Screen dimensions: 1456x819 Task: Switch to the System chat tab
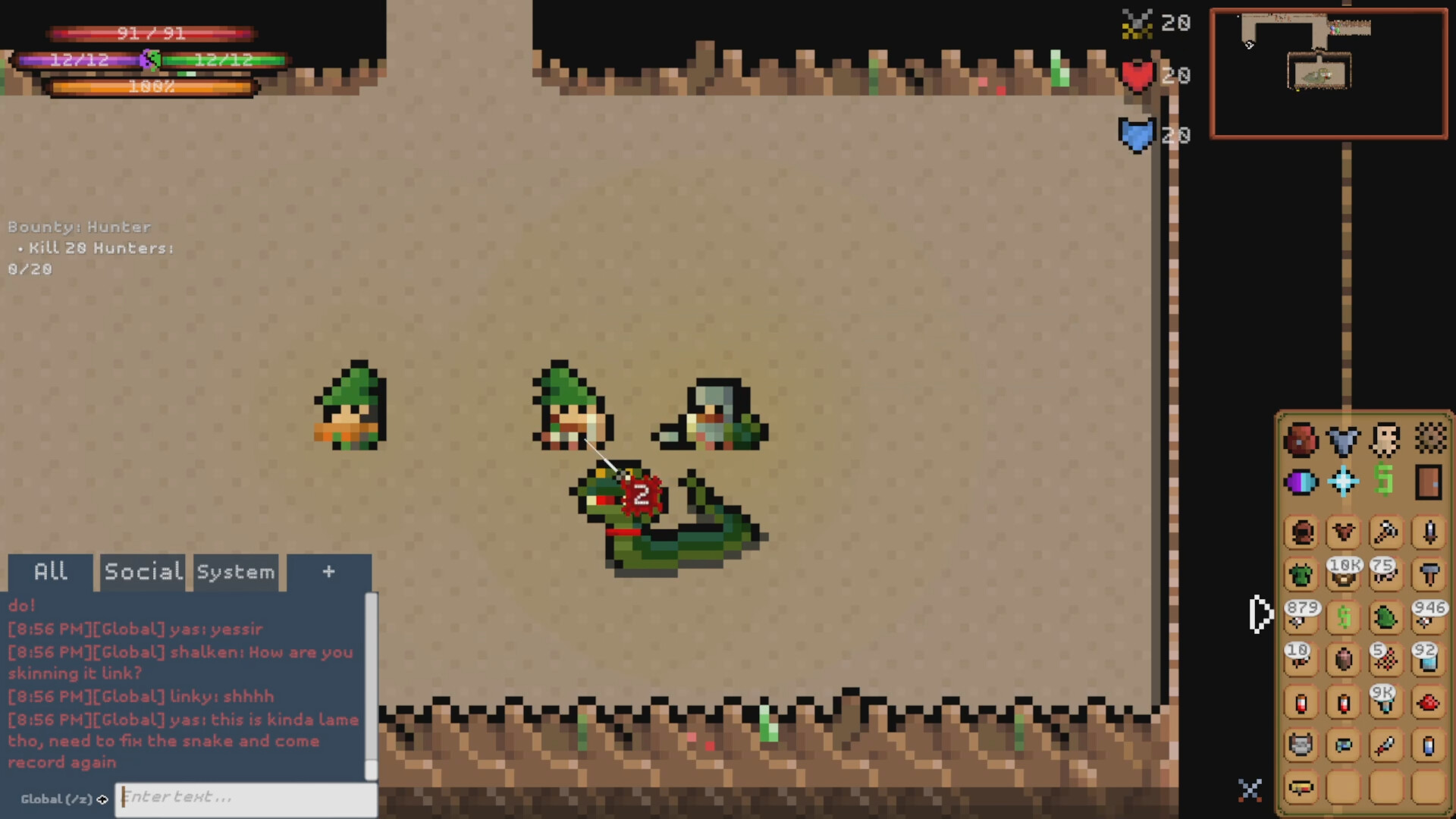pyautogui.click(x=236, y=573)
